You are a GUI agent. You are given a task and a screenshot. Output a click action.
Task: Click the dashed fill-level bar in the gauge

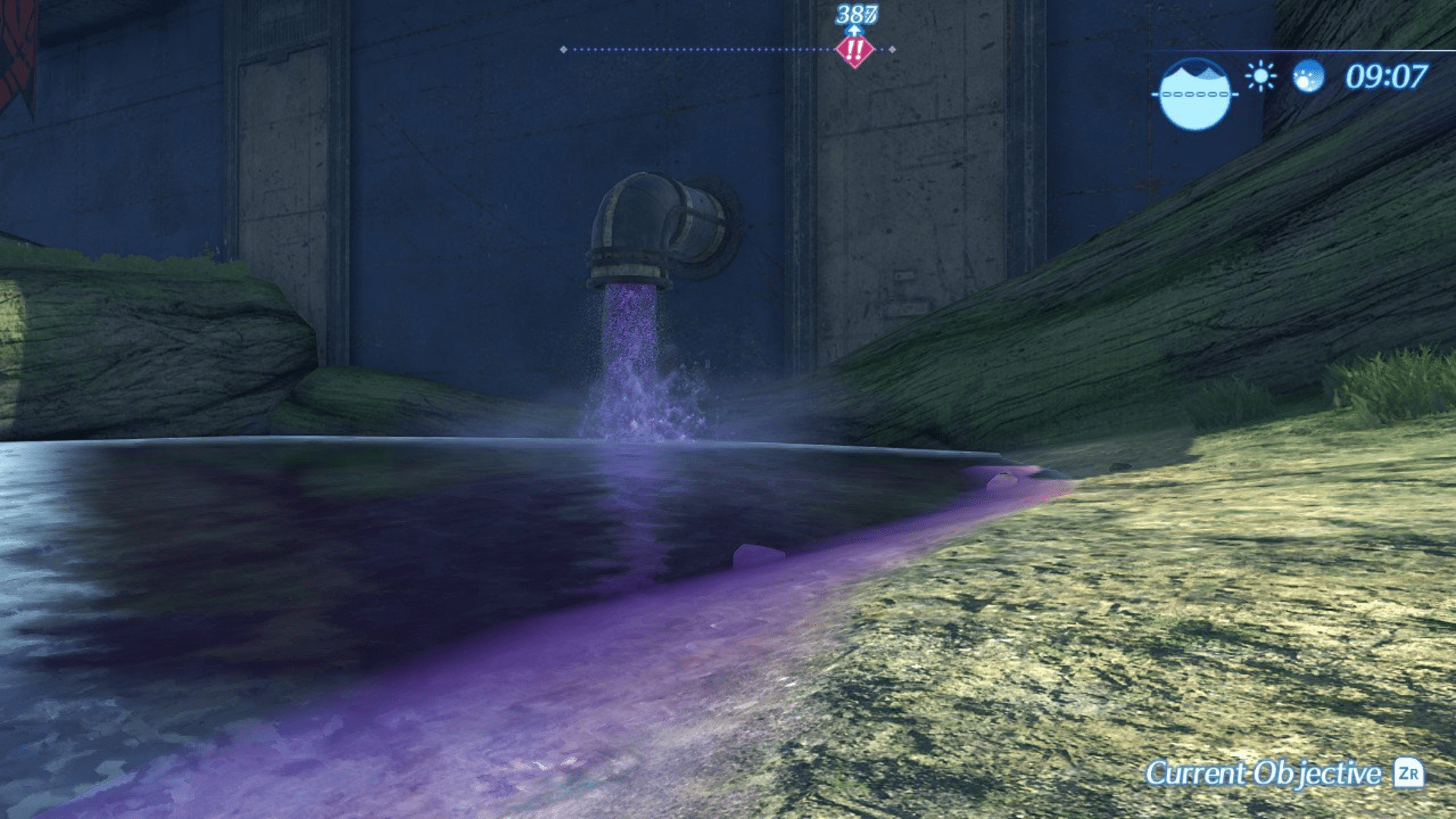pos(1194,94)
